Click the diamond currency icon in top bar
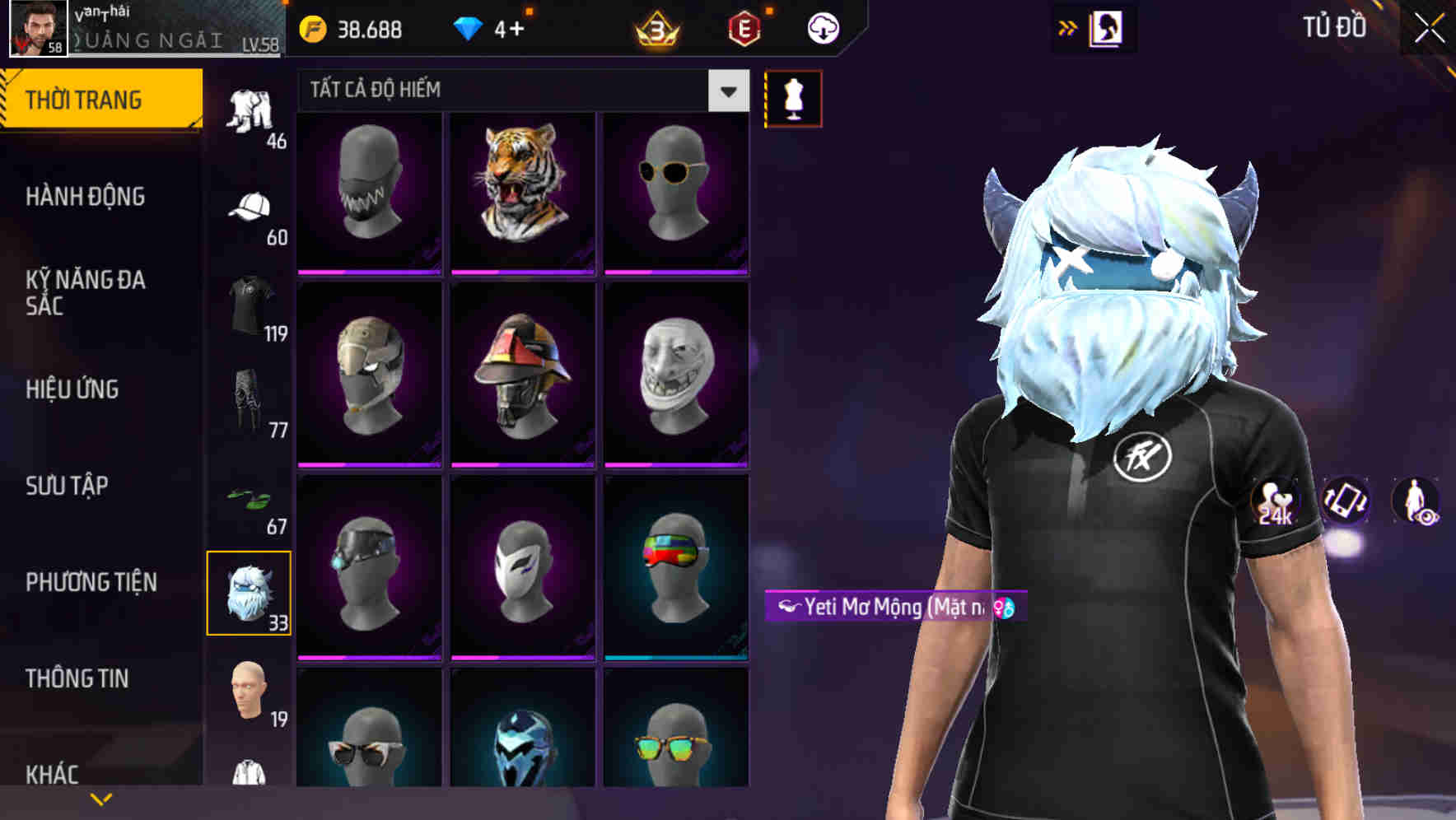The height and width of the screenshot is (820, 1456). (469, 28)
